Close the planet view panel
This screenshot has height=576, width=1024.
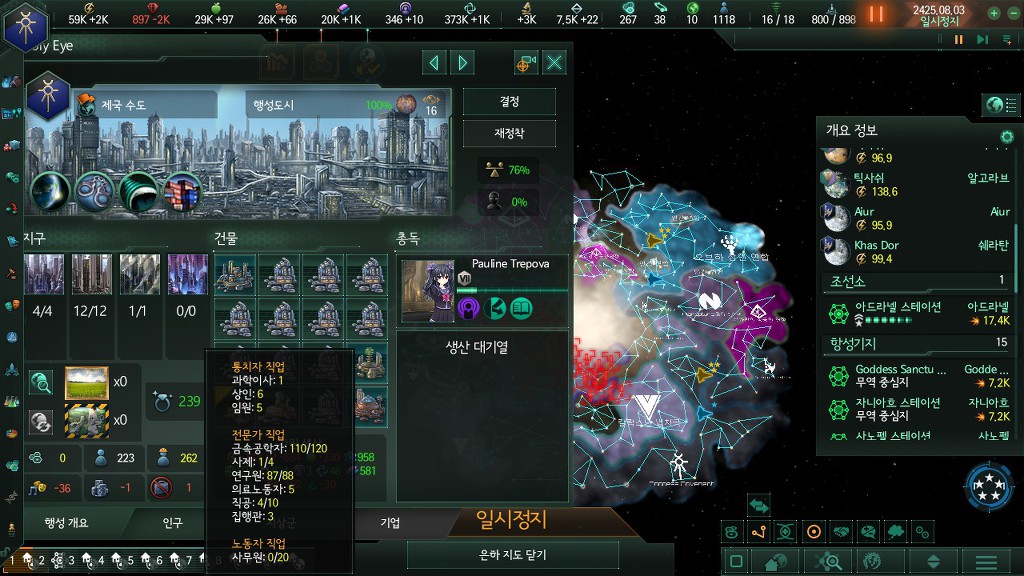[x=554, y=63]
